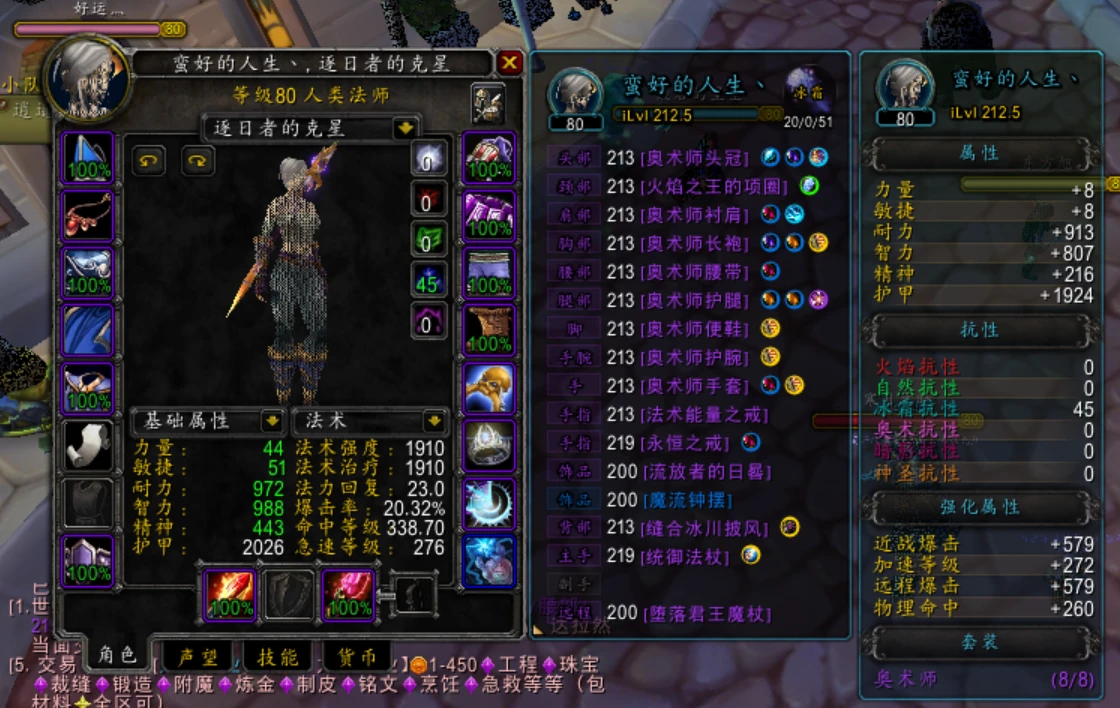
Task: Show the 货币 currency tab
Action: coord(355,656)
